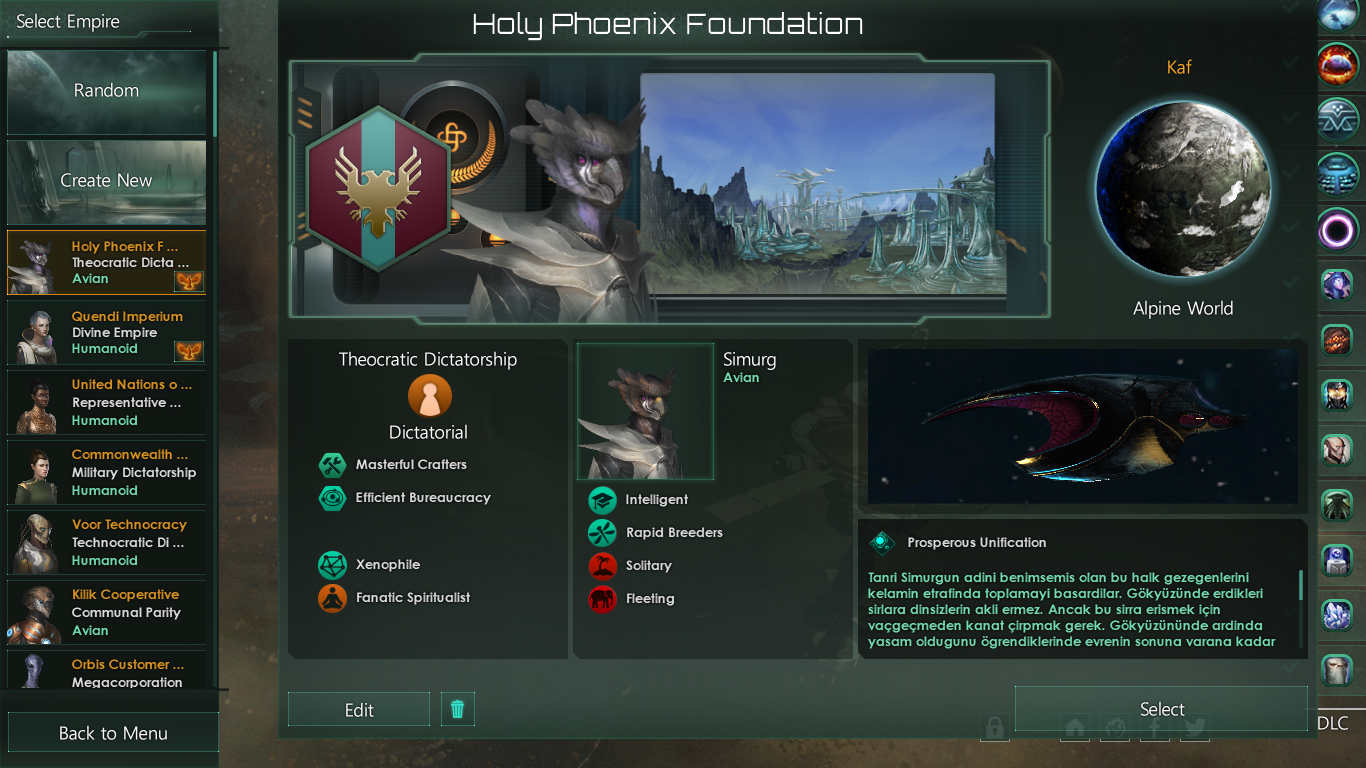Screen dimensions: 1366x768
Task: Click the Prosperous Unification origin icon
Action: click(881, 543)
